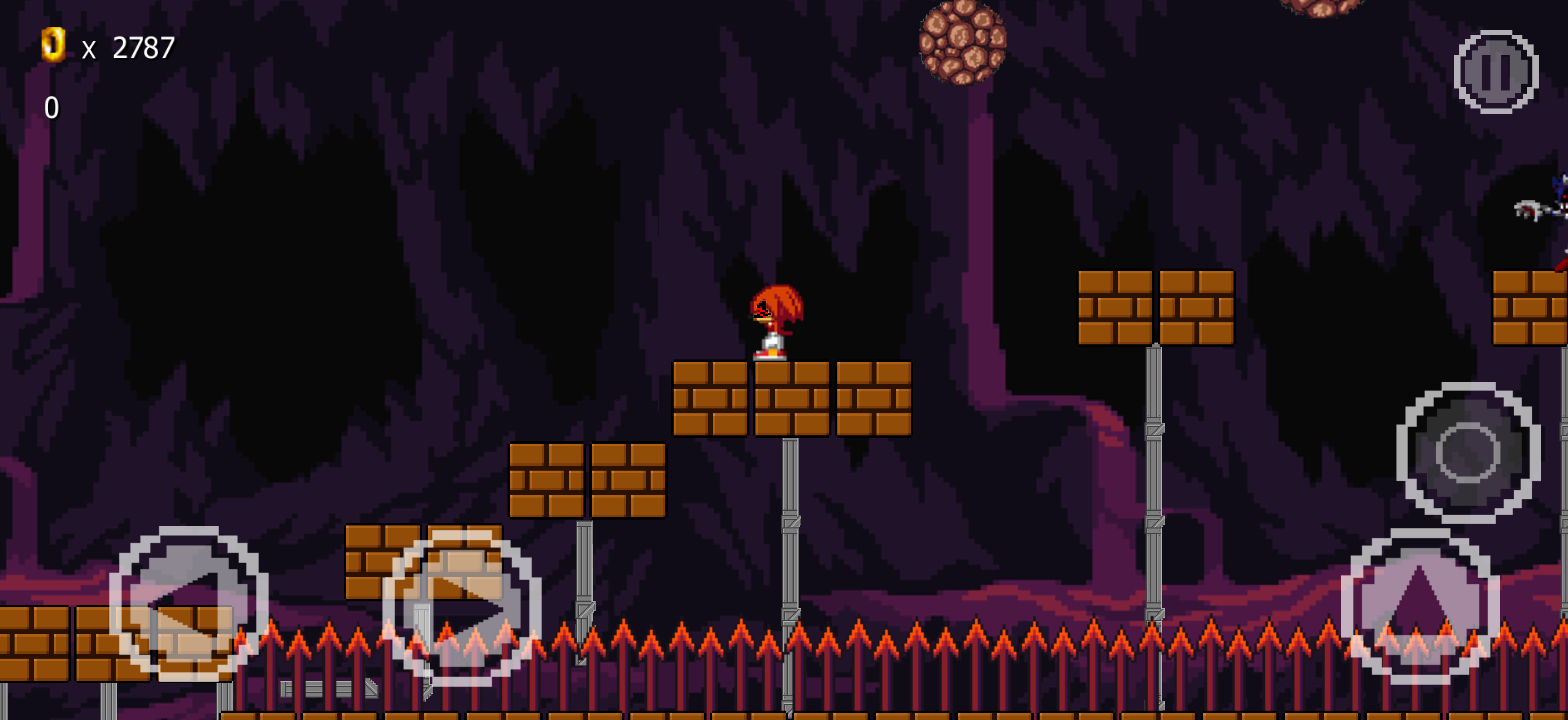Tap the small brick platform mid-left
Viewport: 1568px width, 720px height.
click(x=590, y=482)
